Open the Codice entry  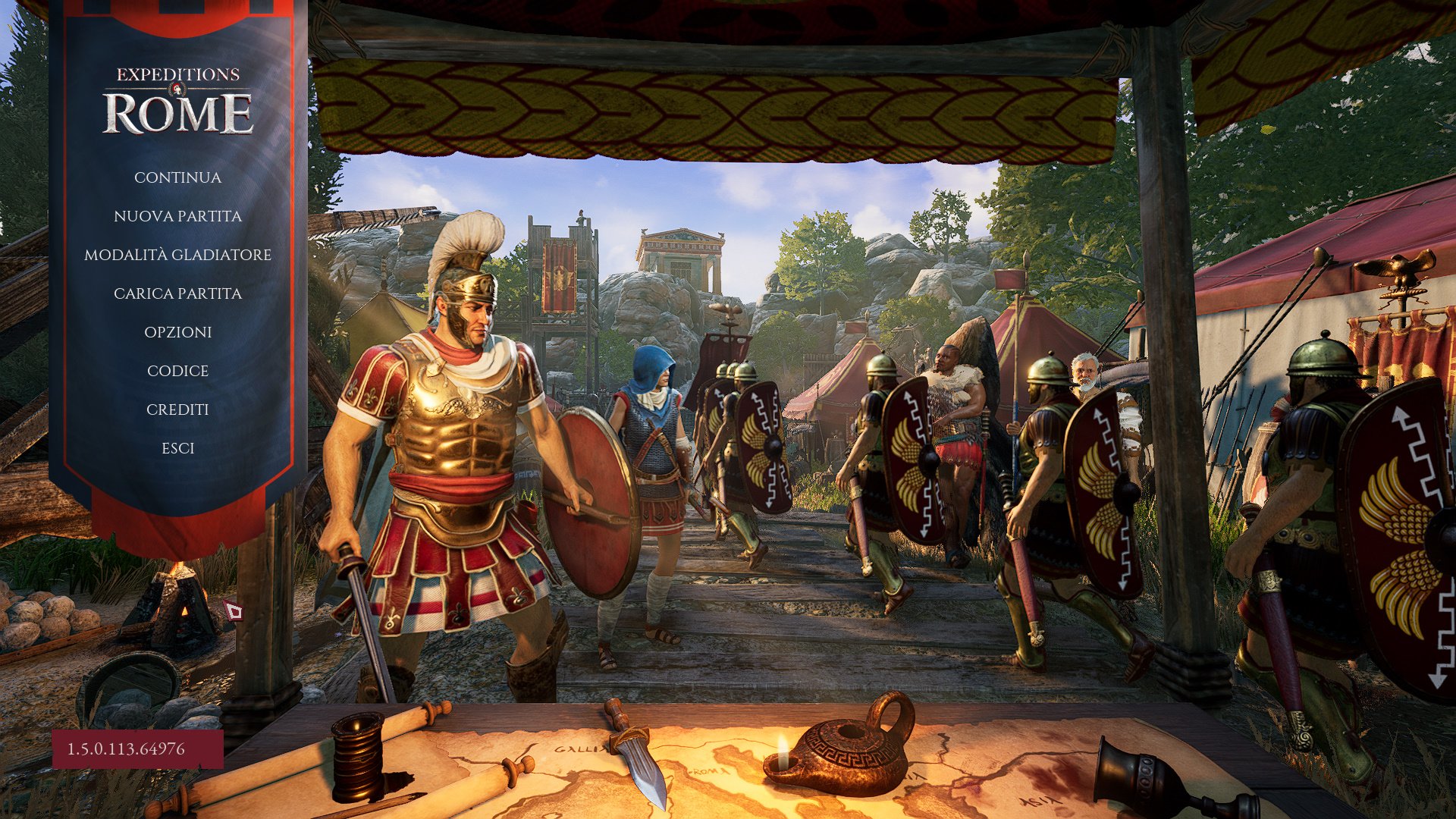[177, 371]
